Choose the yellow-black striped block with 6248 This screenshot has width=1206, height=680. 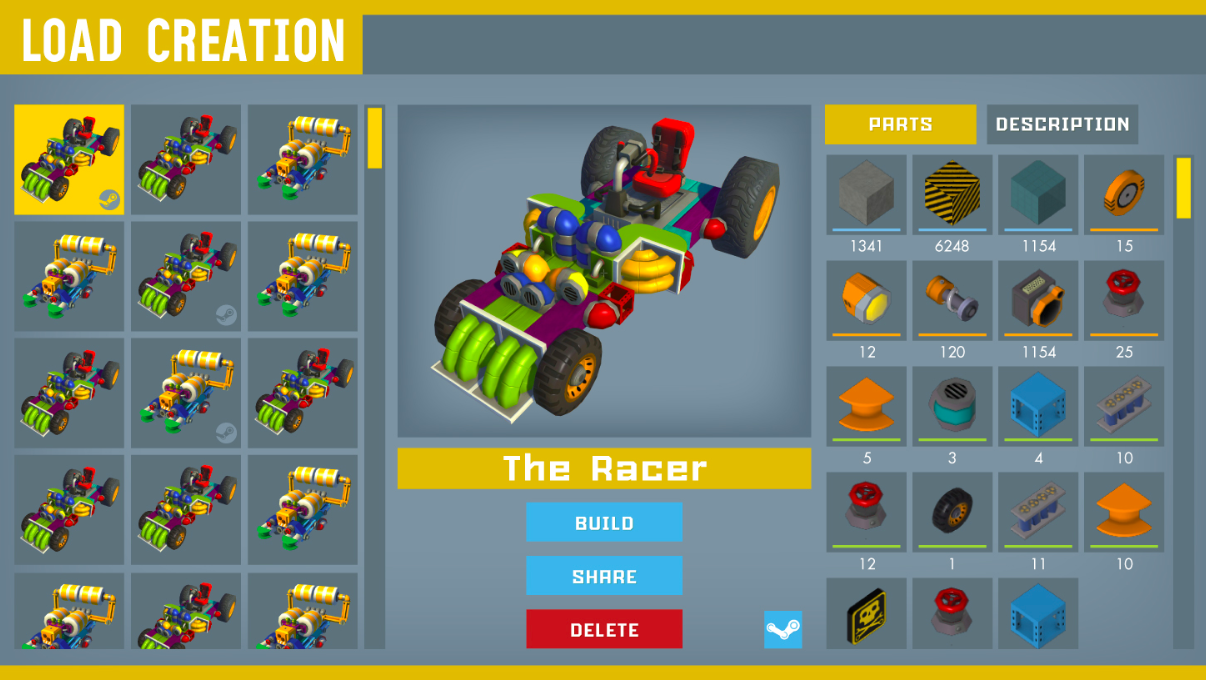click(952, 194)
